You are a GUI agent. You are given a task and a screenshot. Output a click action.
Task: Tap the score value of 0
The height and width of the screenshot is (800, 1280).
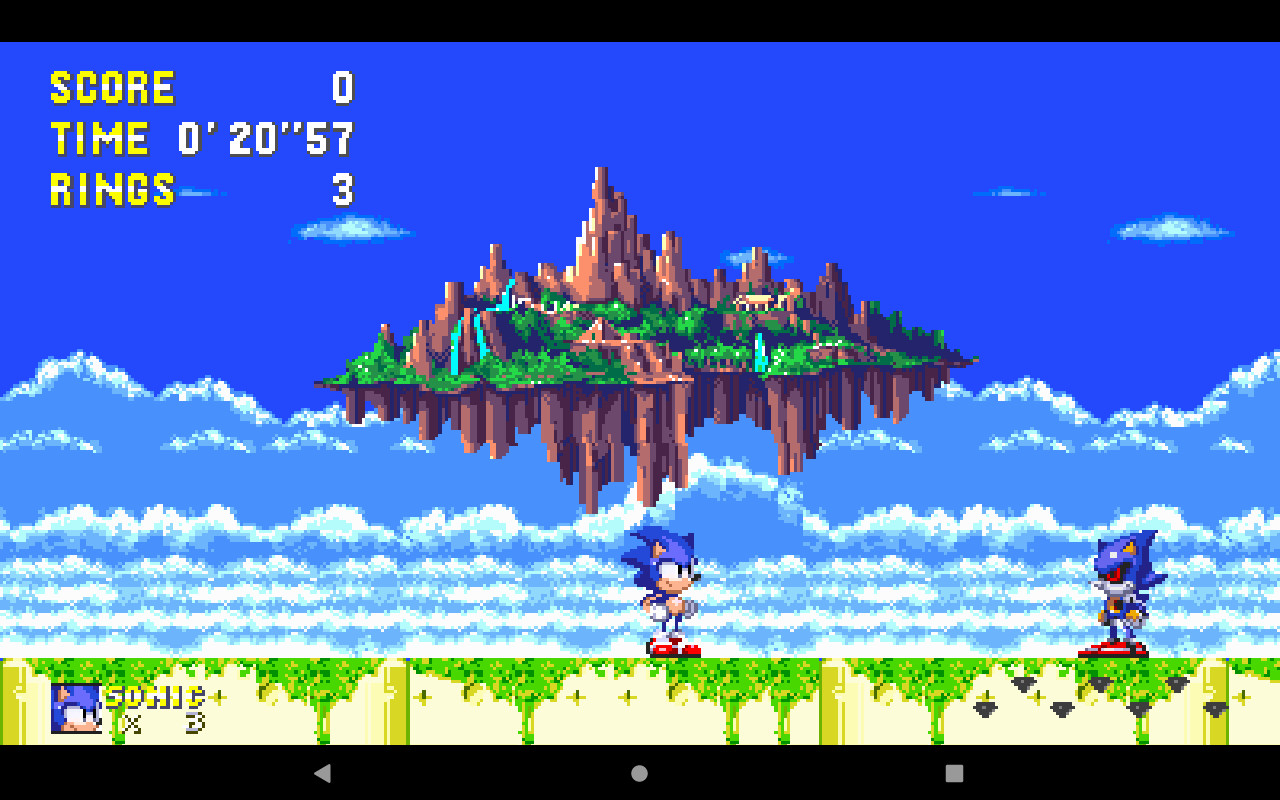click(345, 88)
